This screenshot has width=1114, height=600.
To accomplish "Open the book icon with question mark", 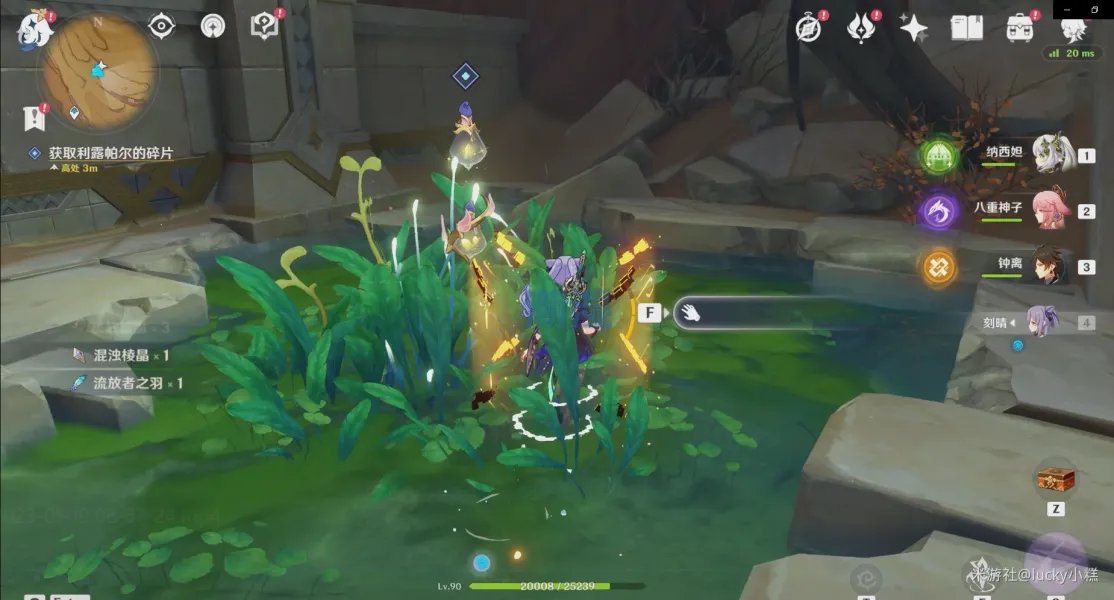I will [x=265, y=27].
